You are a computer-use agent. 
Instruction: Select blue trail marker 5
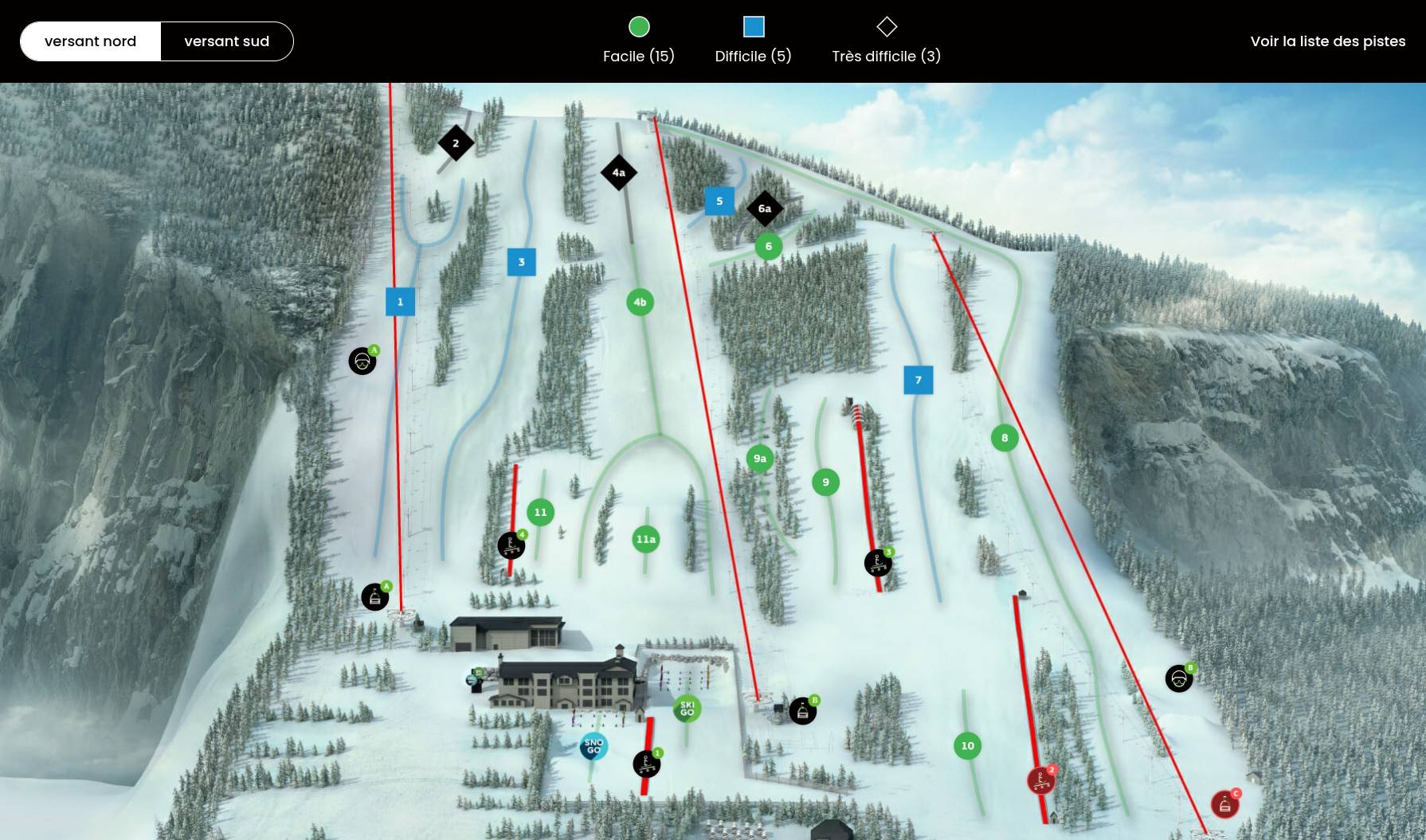(719, 201)
